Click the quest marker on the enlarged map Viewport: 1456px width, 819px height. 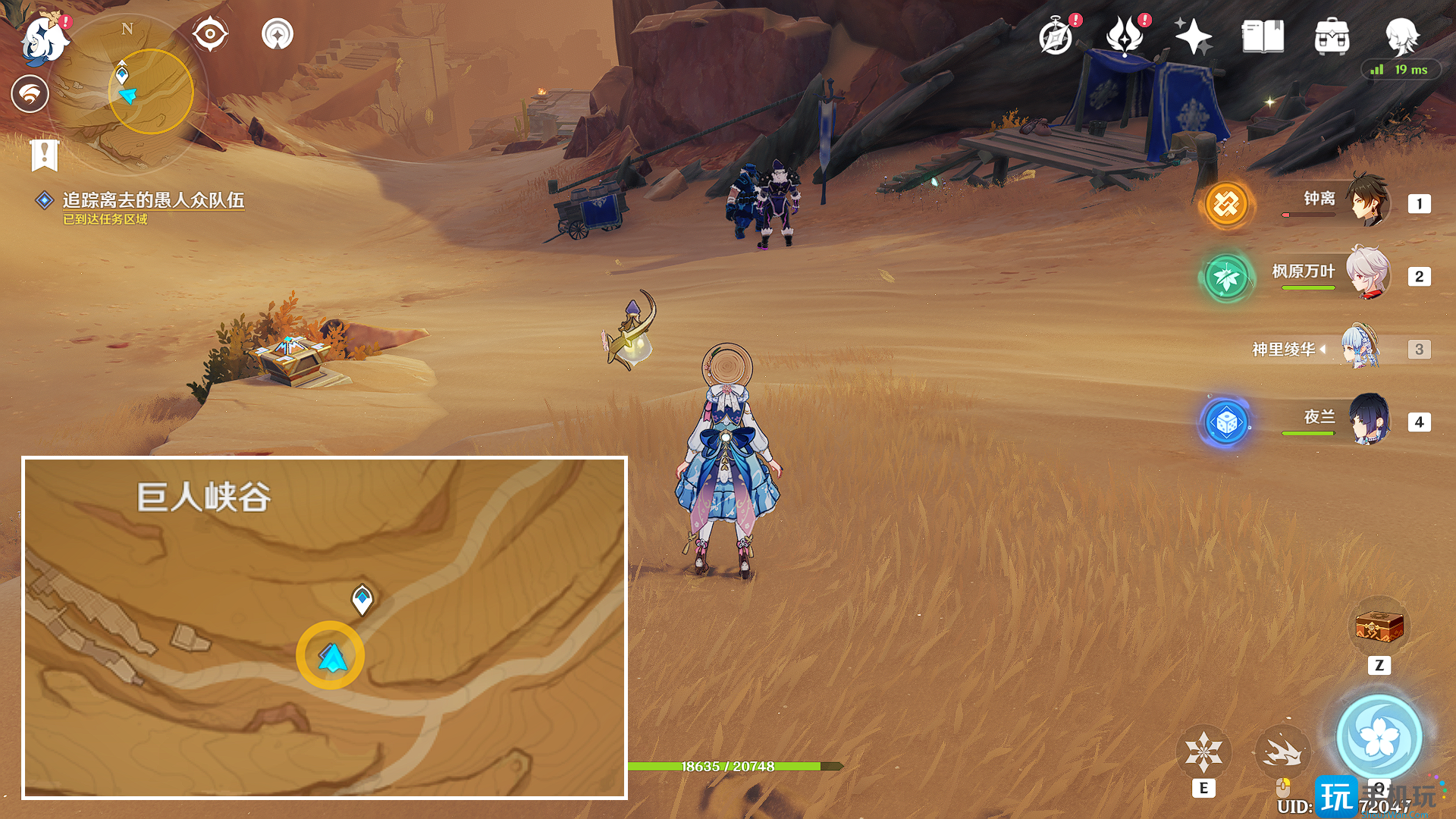click(x=362, y=600)
